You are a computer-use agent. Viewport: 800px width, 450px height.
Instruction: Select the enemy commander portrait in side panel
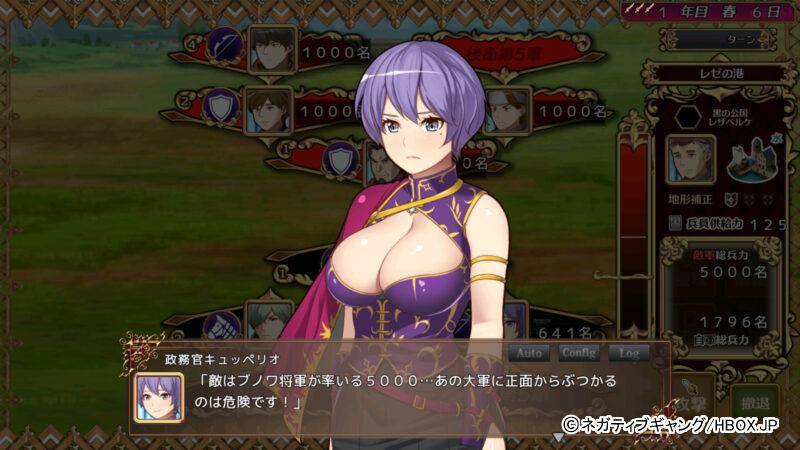[690, 160]
